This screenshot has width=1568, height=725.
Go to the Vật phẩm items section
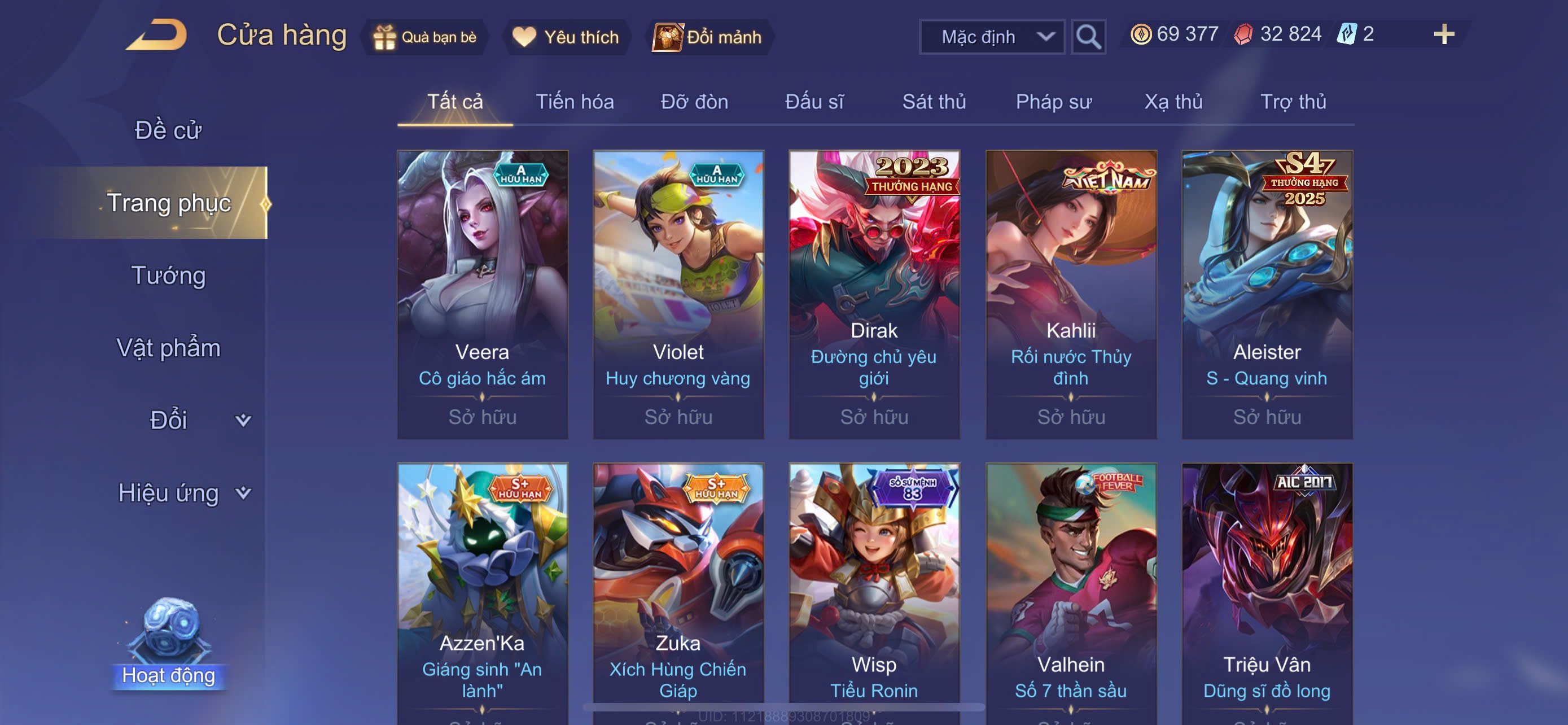[169, 348]
